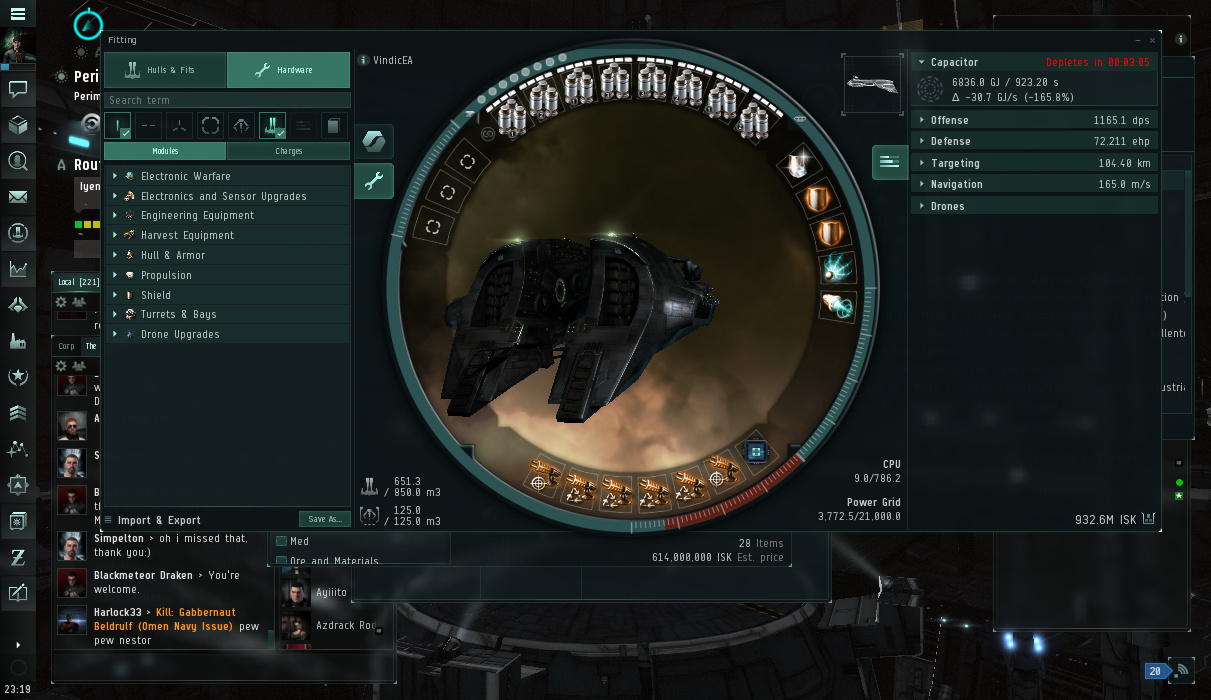The image size is (1211, 700).
Task: Focus the Search term field
Action: tap(227, 100)
